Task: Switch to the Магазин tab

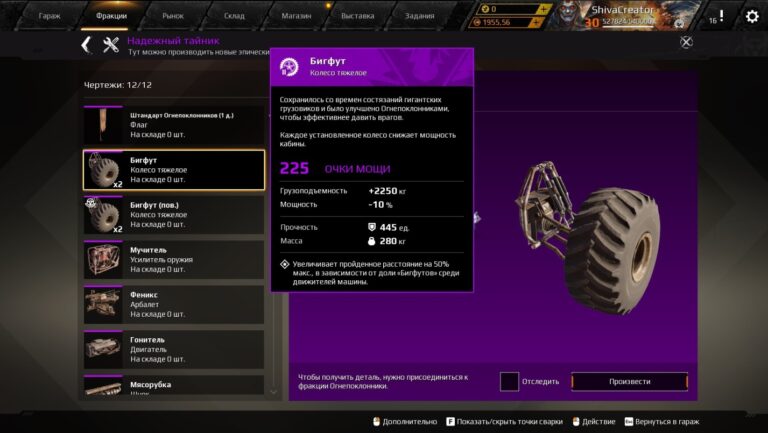Action: 296,16
